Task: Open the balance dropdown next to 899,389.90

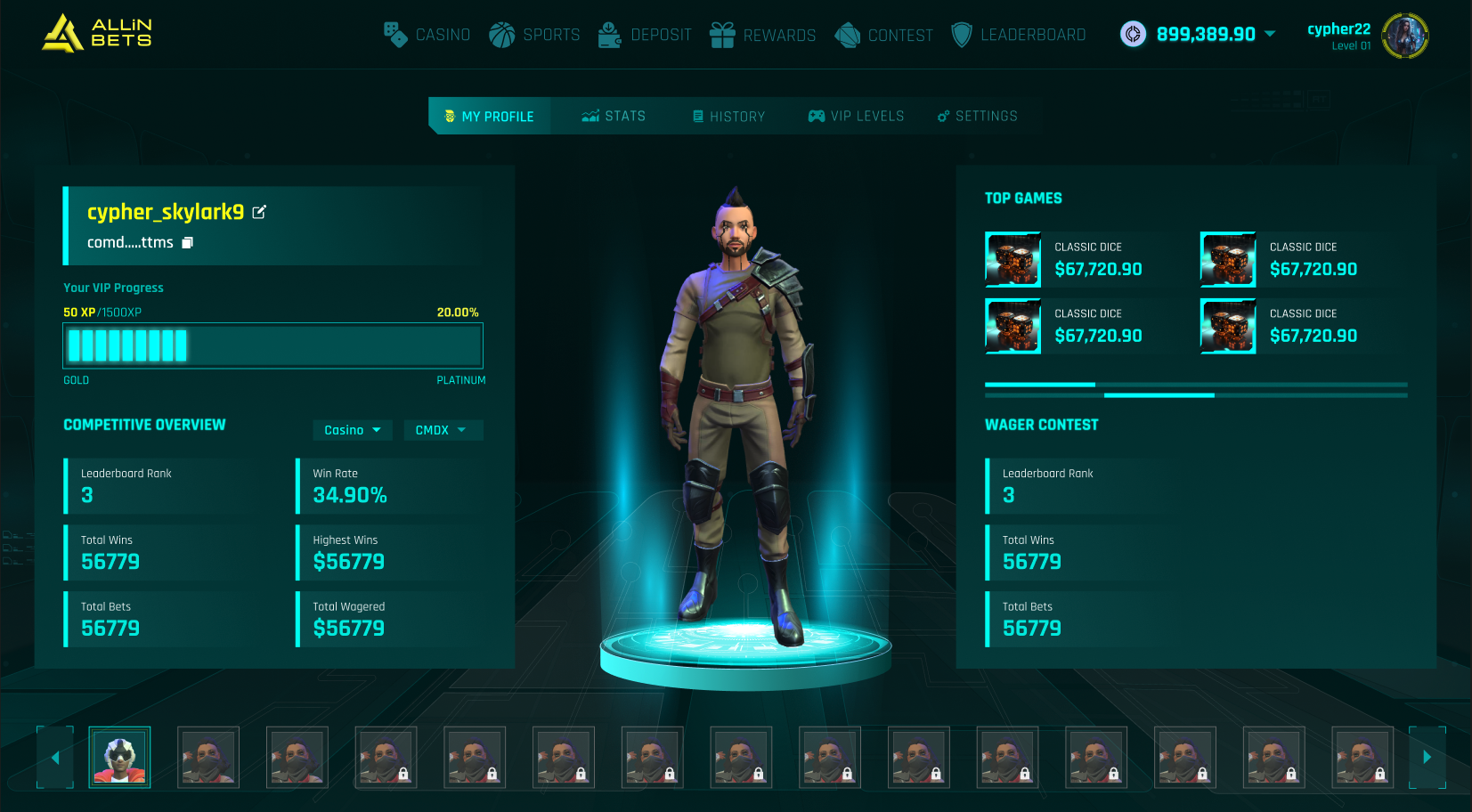Action: tap(1271, 35)
